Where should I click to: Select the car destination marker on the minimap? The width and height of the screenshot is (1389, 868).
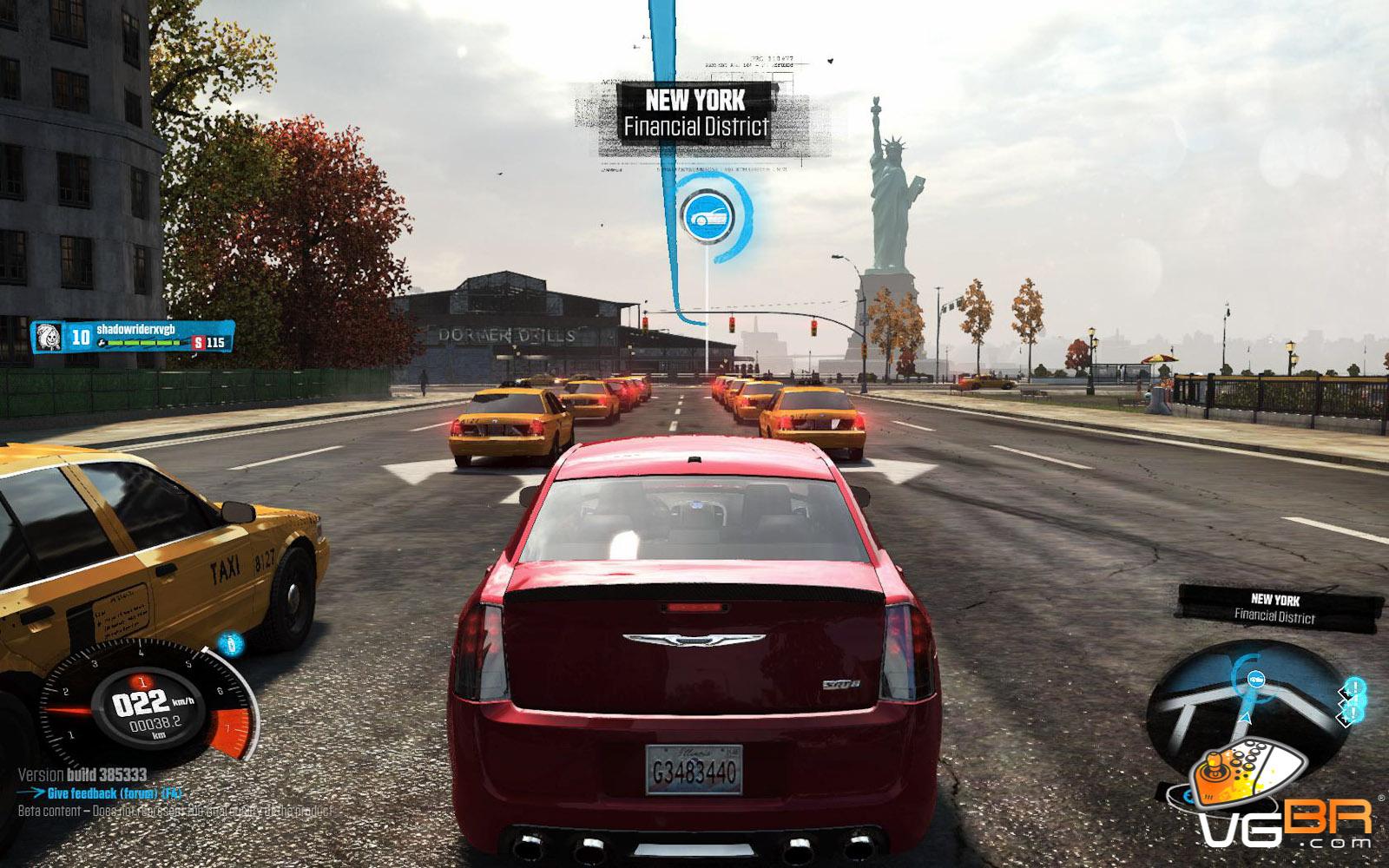(1254, 679)
